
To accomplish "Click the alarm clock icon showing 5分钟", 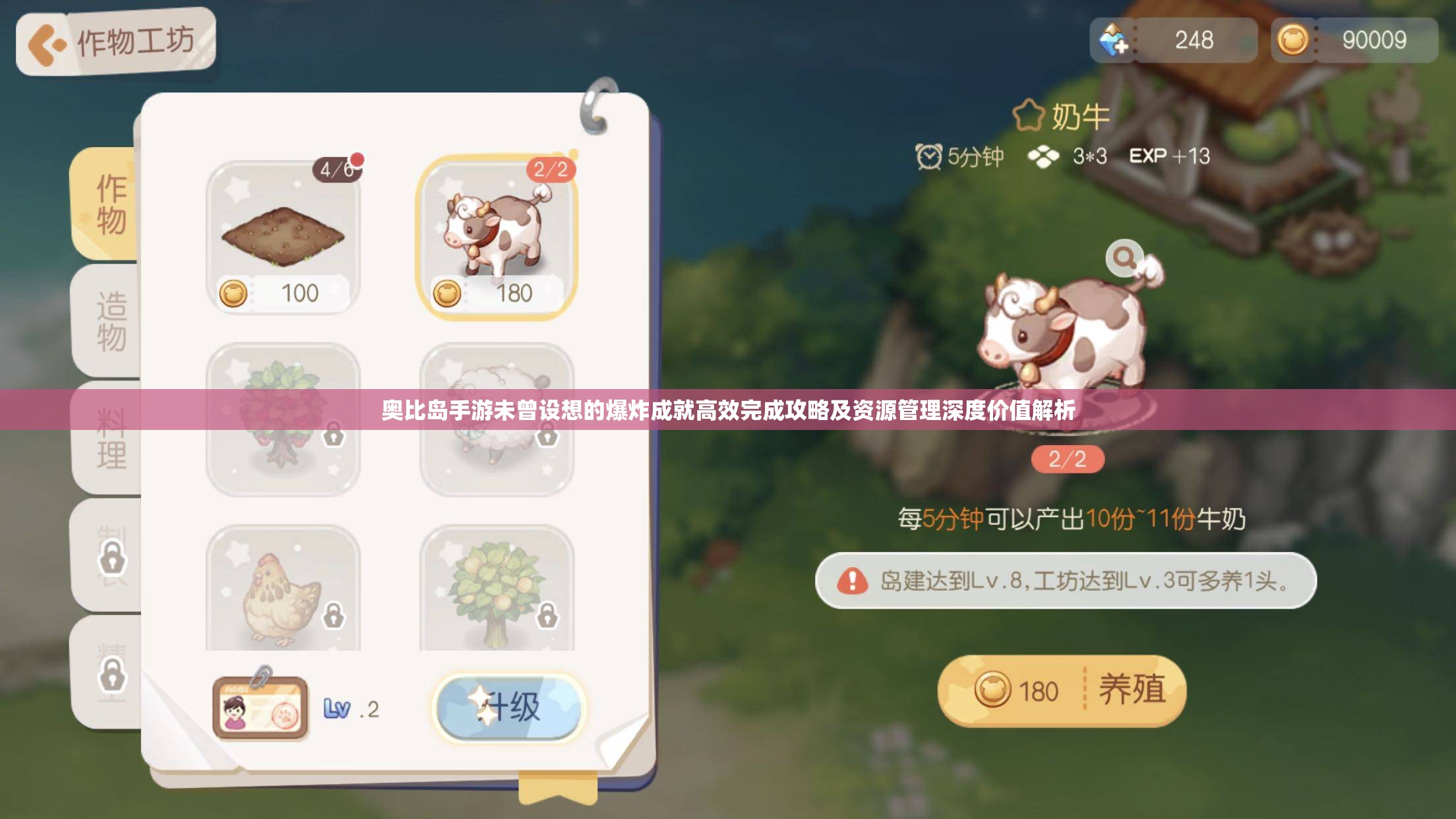I will [929, 156].
